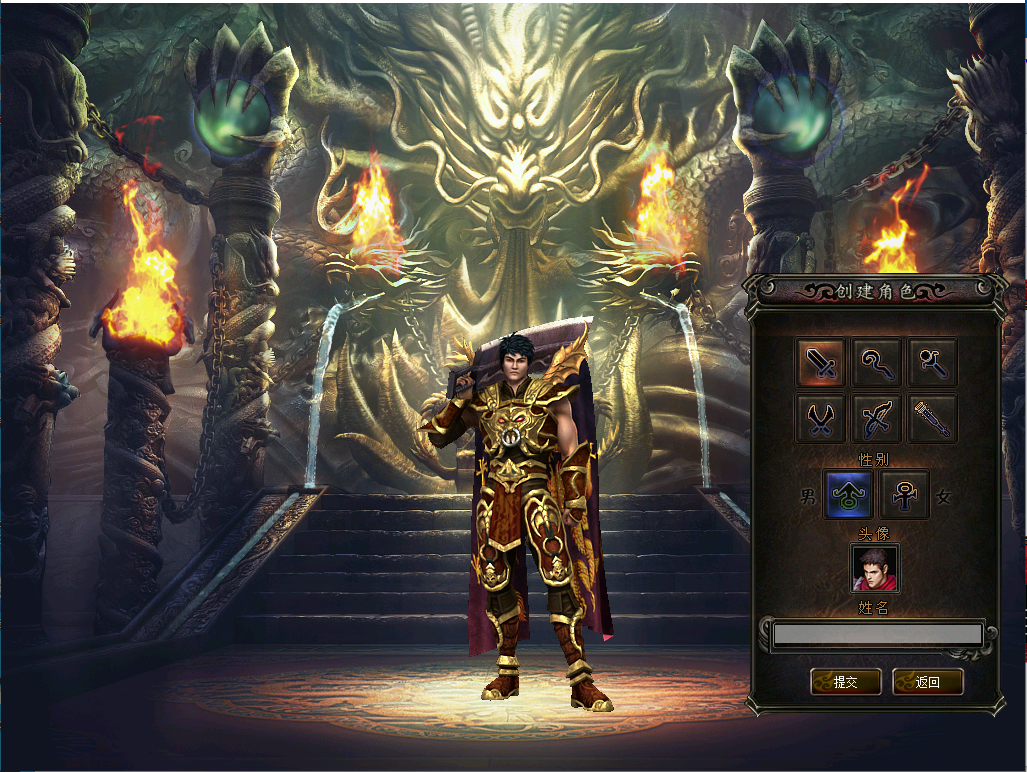The image size is (1027, 772).
Task: Set gender to female (女)
Action: click(905, 495)
